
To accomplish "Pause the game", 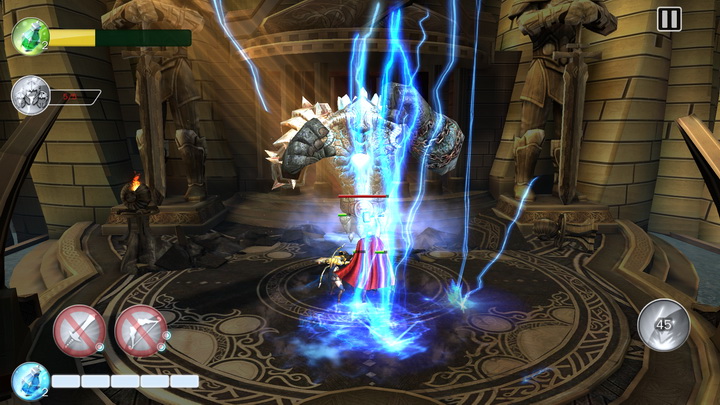I will pos(669,19).
